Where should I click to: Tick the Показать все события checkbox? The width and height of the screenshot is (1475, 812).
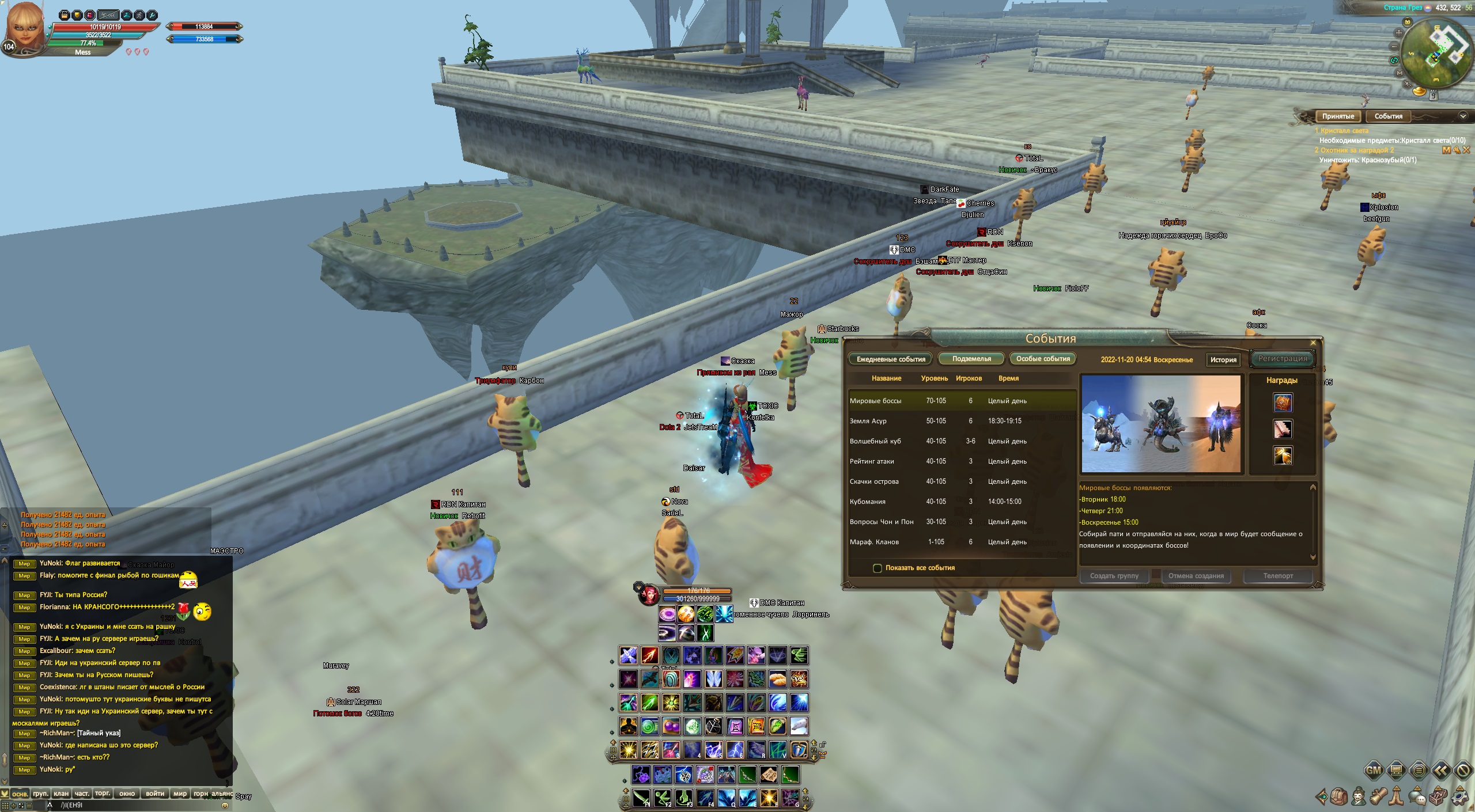[878, 568]
